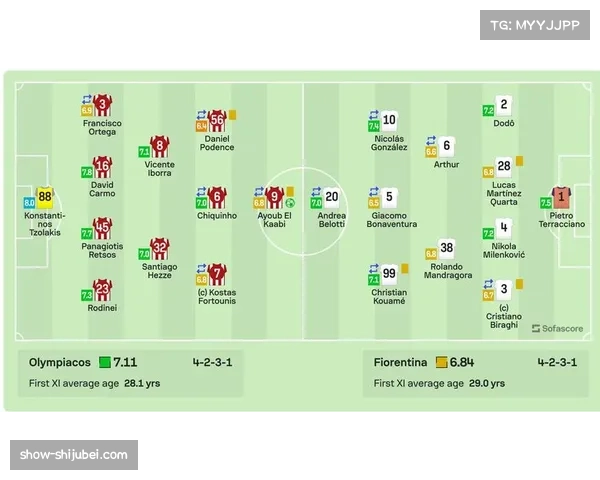This screenshot has height=480, width=600.
Task: Choose Nikola Milenković's number 4 shirt
Action: [504, 229]
